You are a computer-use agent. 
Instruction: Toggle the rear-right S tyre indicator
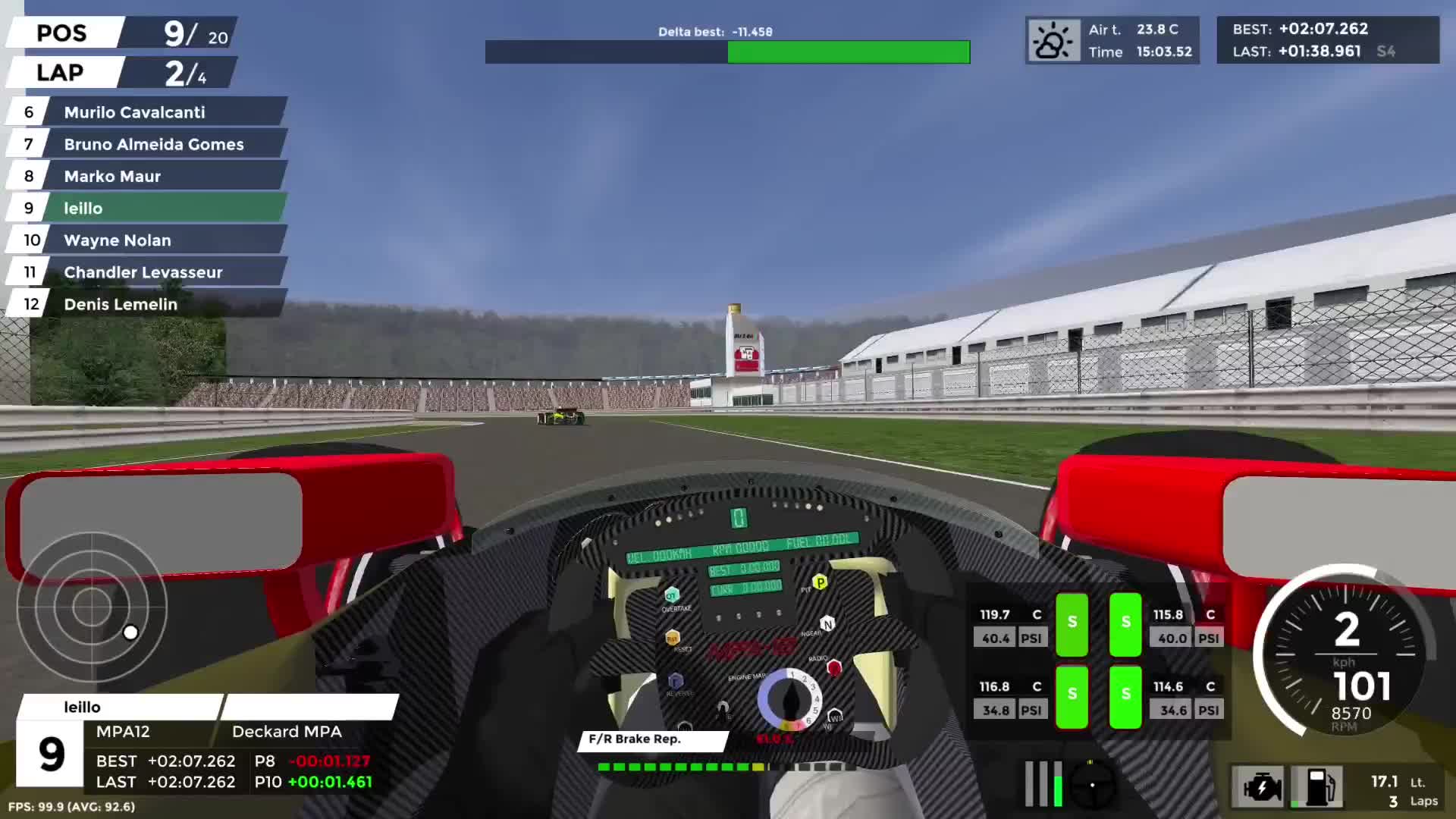tap(1125, 697)
